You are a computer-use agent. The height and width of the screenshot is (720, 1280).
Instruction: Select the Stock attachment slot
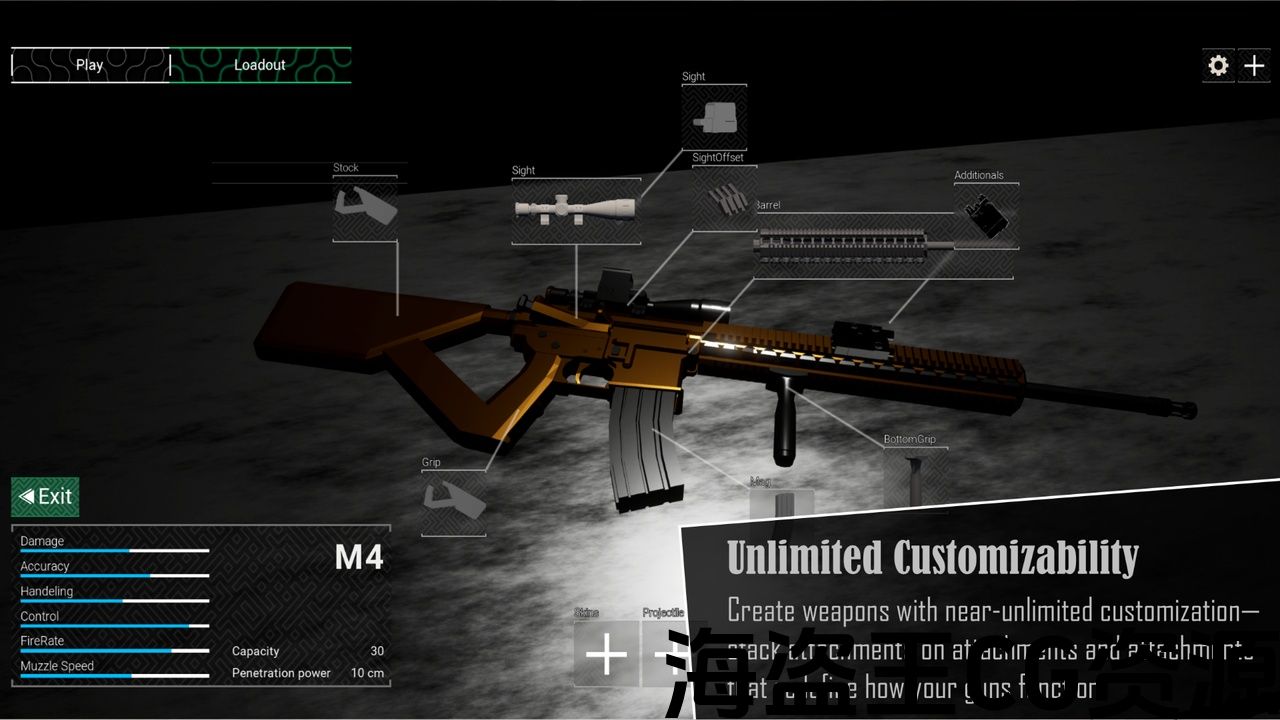click(x=365, y=209)
